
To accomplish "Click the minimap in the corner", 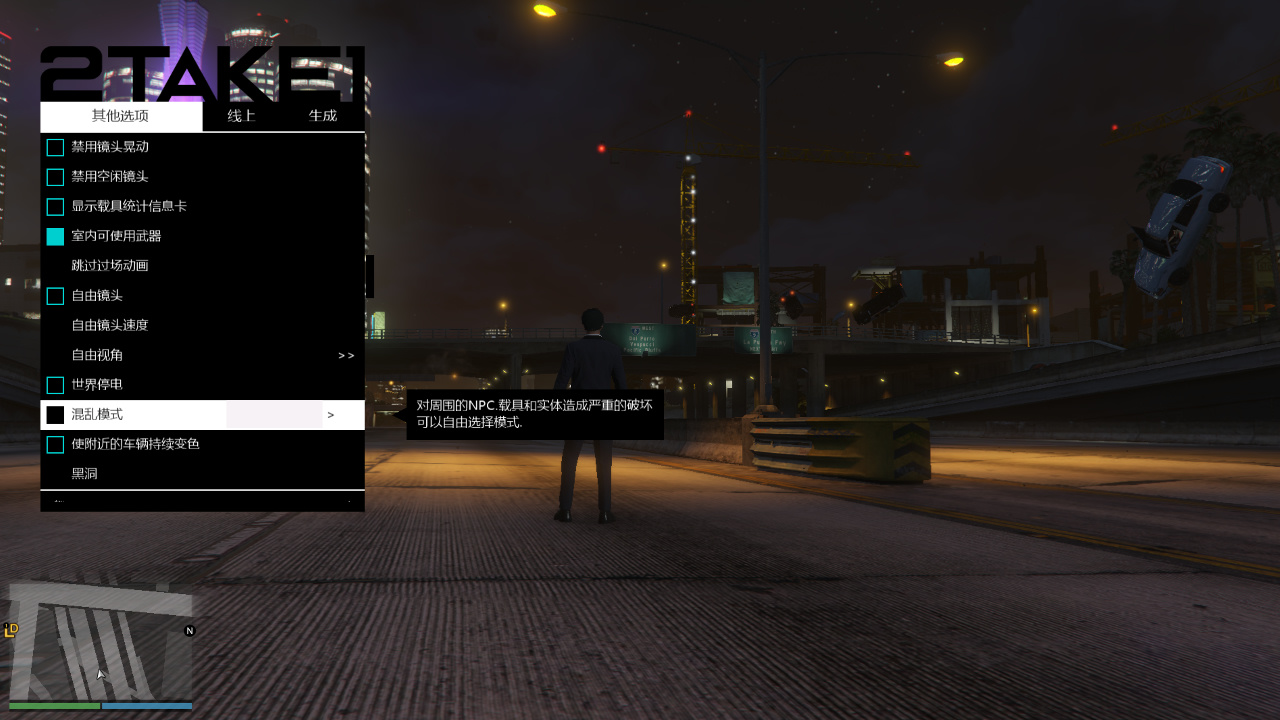I will tap(100, 645).
